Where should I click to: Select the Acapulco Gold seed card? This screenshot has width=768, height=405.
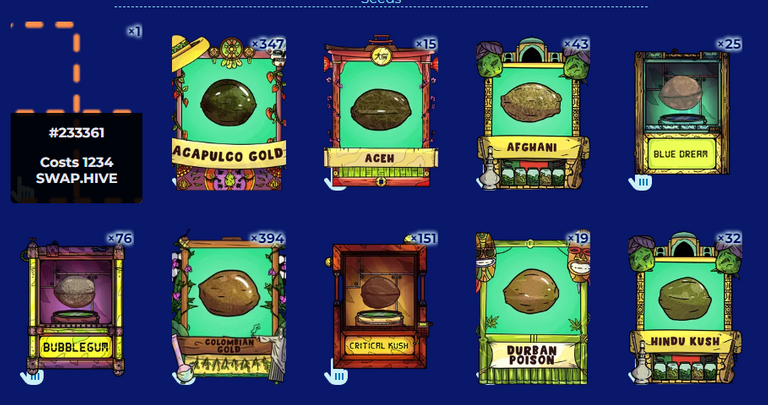click(x=228, y=112)
